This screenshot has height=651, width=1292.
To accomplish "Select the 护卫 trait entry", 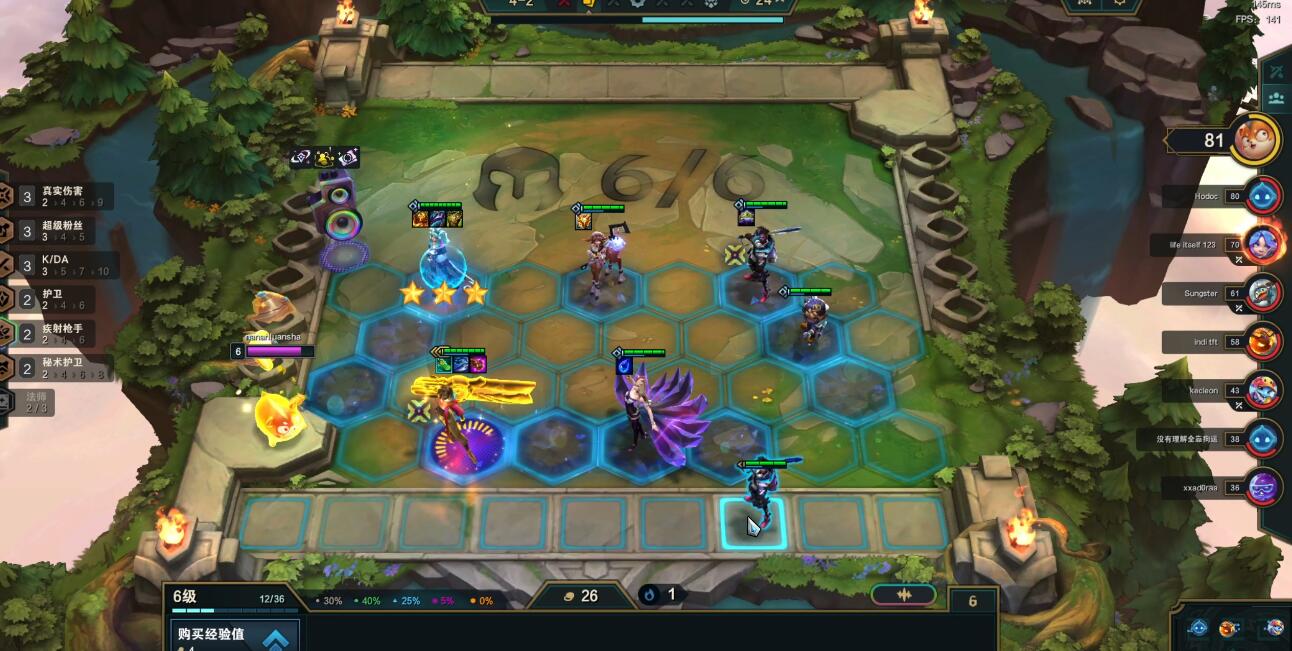I will 62,300.
